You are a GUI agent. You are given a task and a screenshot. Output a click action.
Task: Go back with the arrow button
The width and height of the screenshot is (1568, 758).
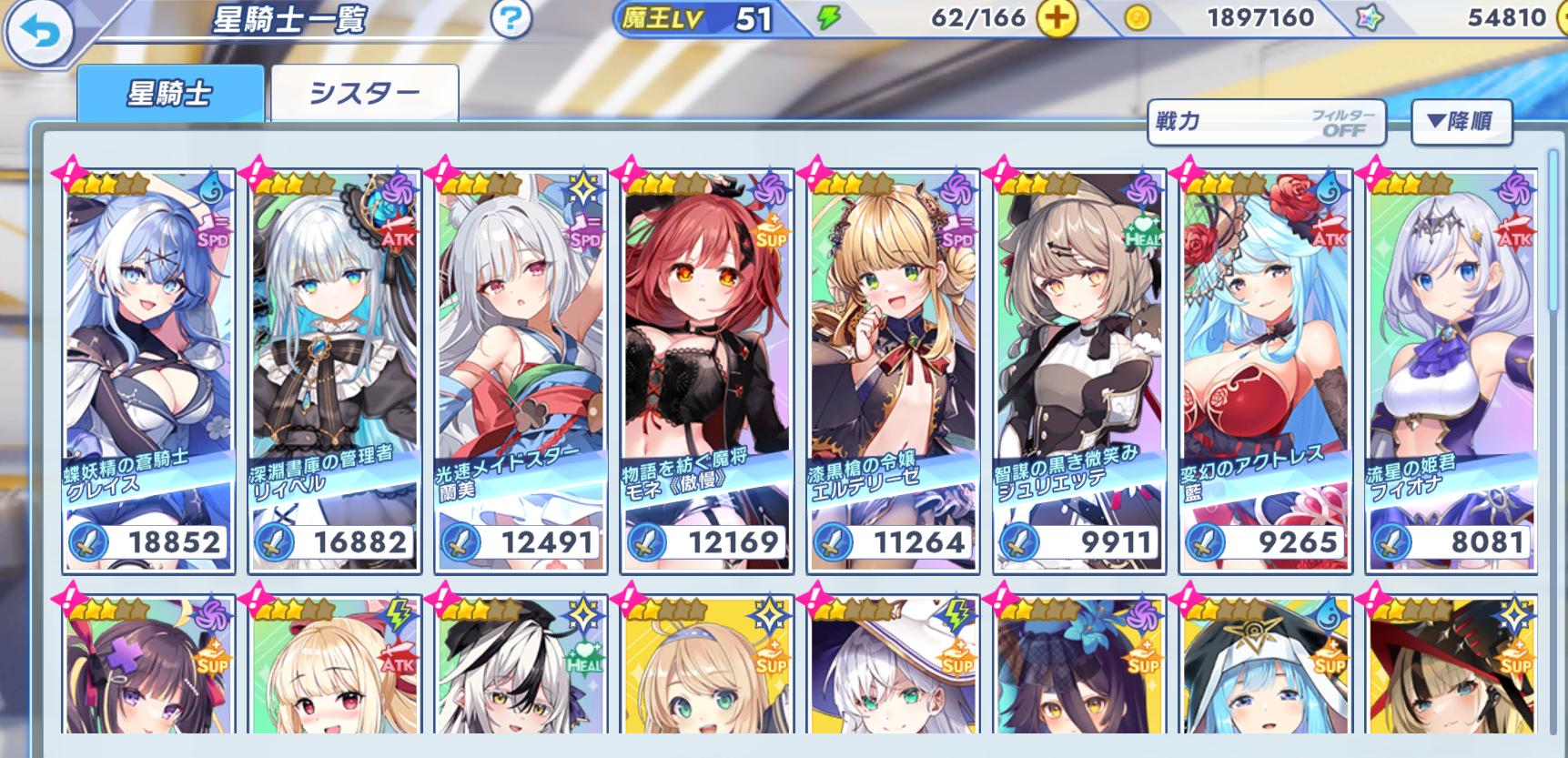pyautogui.click(x=38, y=34)
